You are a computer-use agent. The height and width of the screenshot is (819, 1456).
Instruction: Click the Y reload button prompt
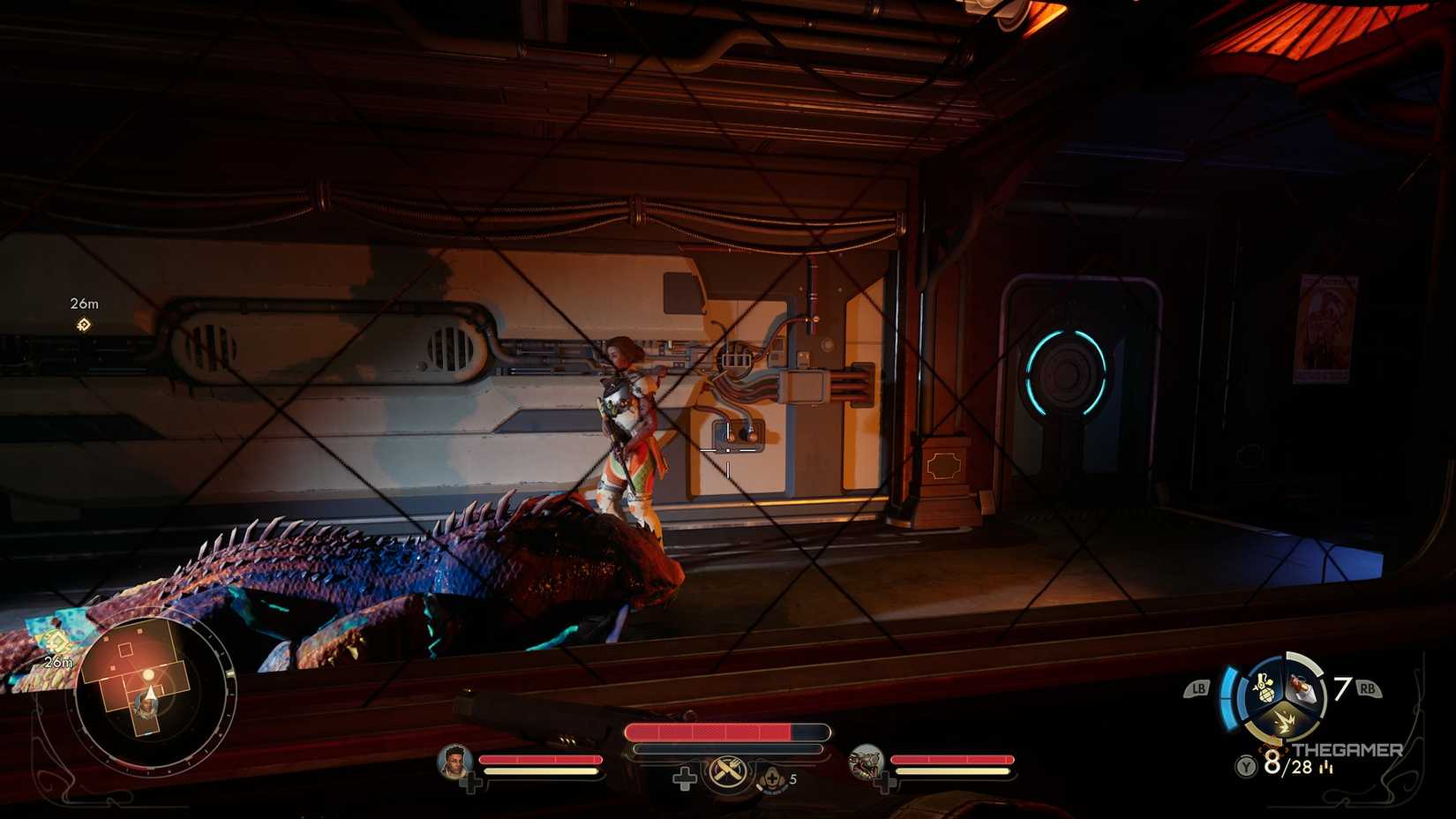[x=1246, y=765]
